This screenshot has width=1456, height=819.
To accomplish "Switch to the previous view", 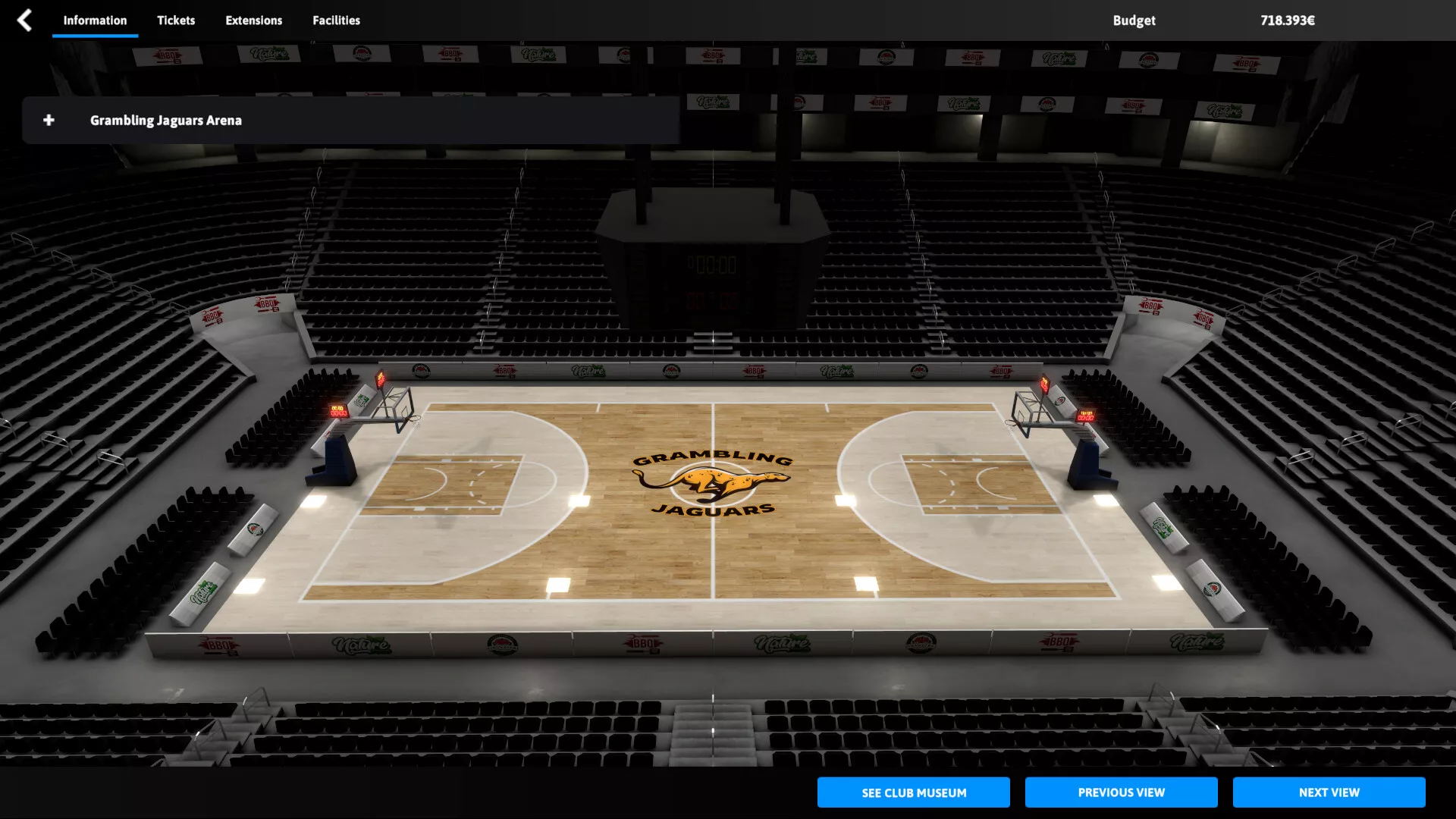I will (1121, 792).
